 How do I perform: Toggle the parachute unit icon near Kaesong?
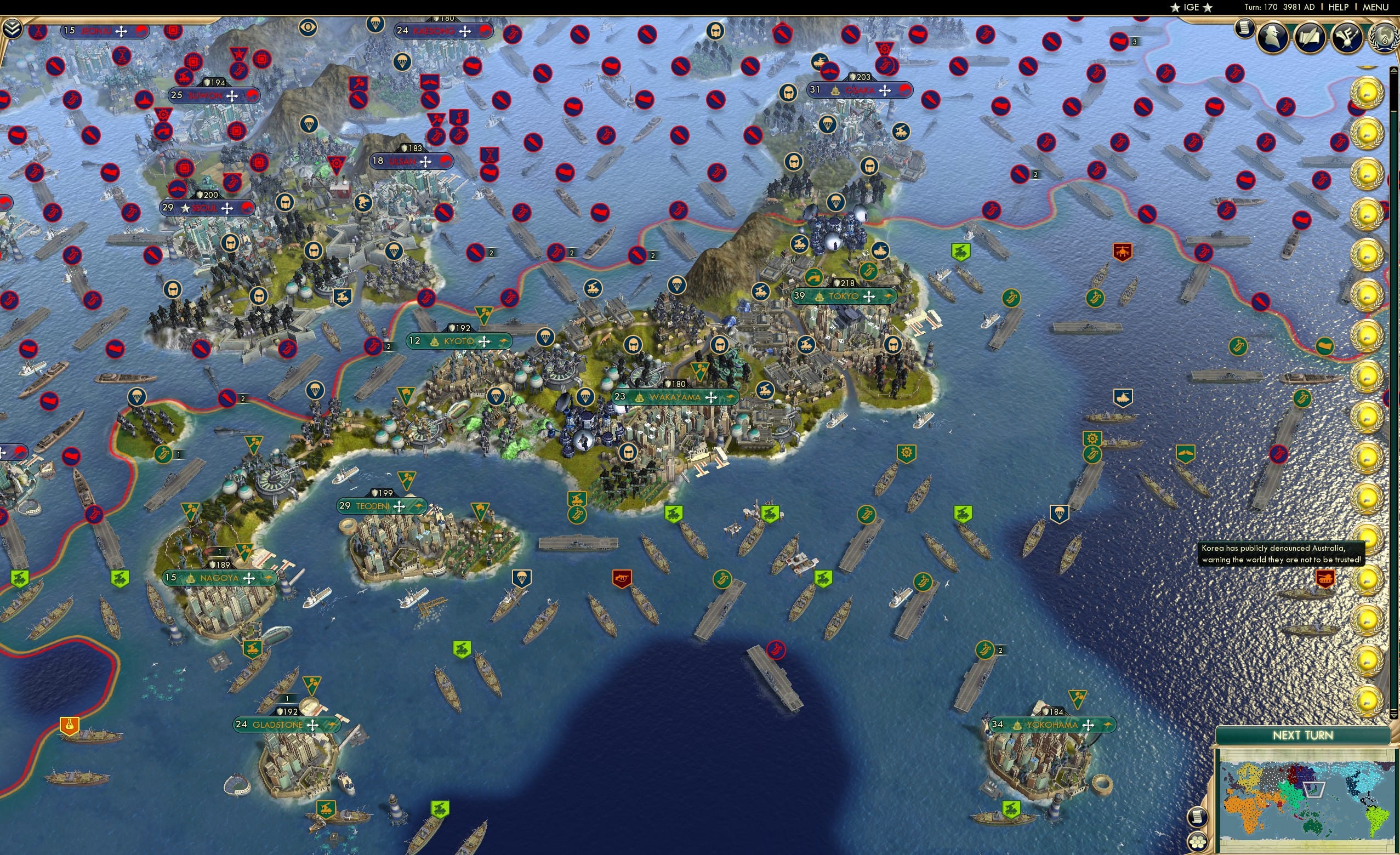coord(403,61)
